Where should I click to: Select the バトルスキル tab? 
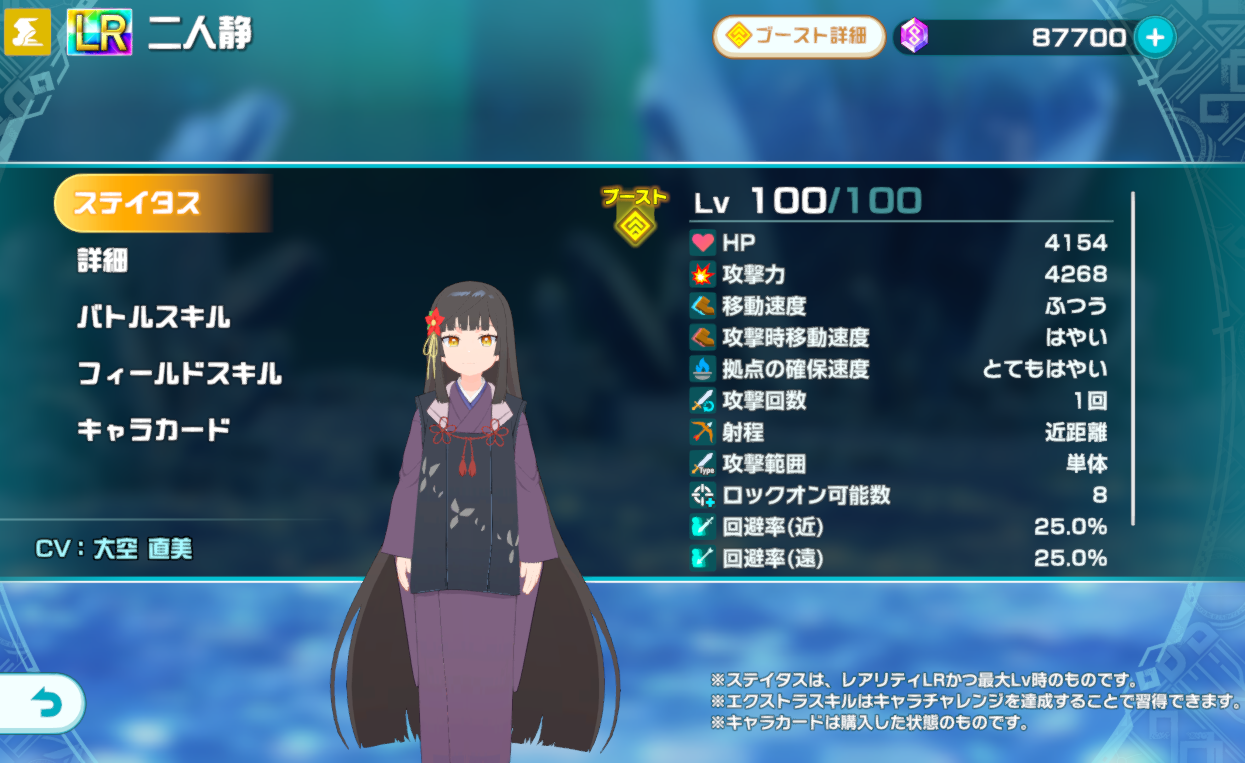154,318
